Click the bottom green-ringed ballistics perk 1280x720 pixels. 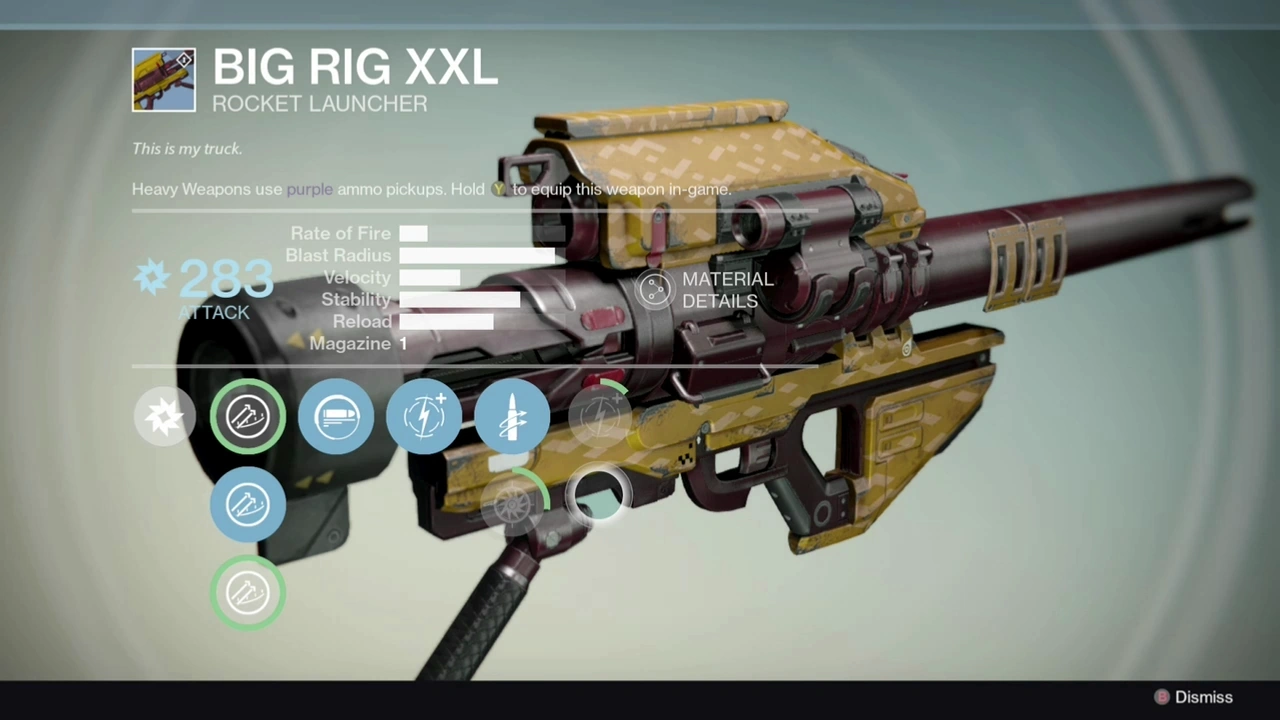(247, 593)
